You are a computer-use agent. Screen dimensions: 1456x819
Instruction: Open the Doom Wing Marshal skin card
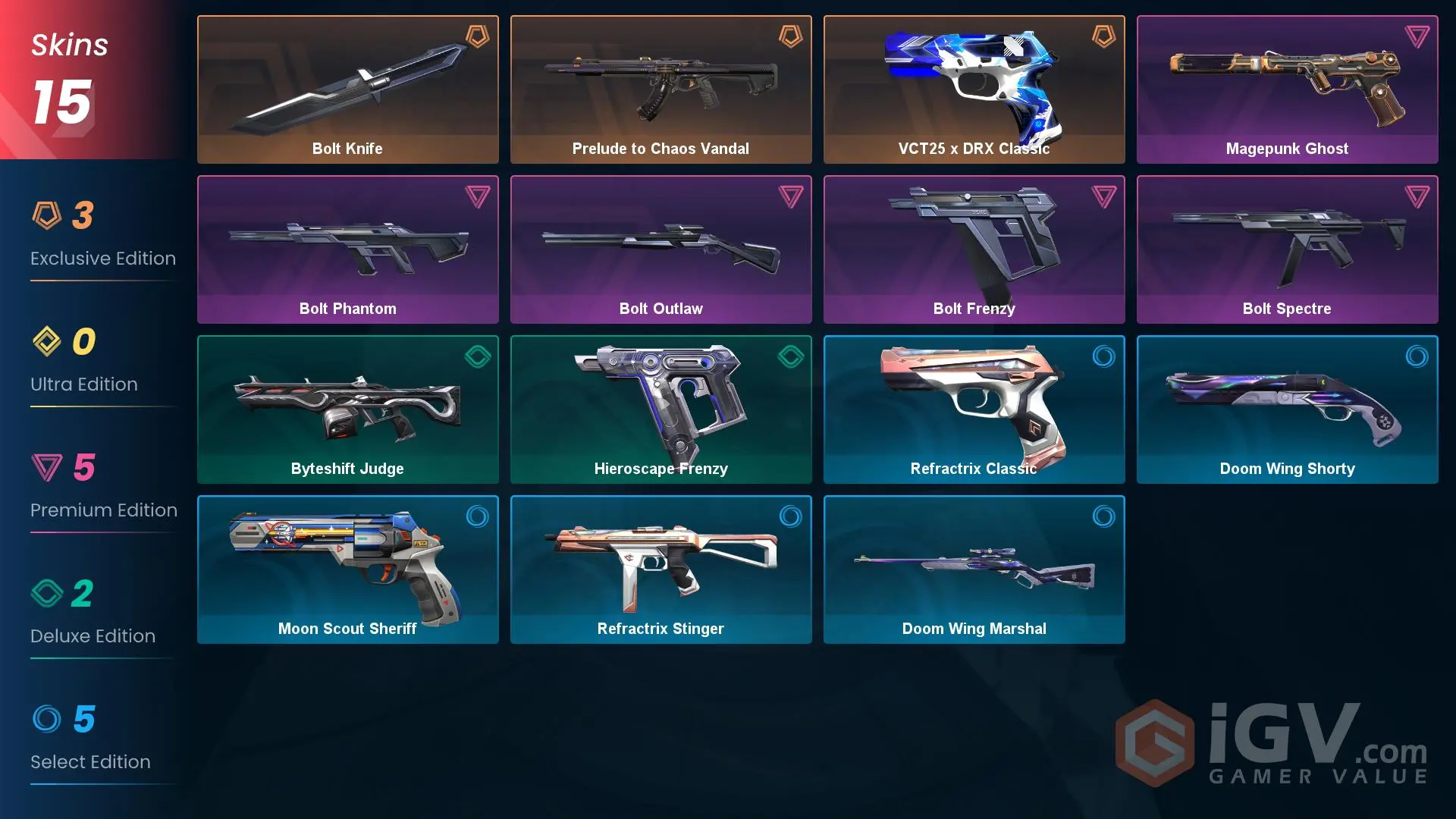(x=974, y=569)
